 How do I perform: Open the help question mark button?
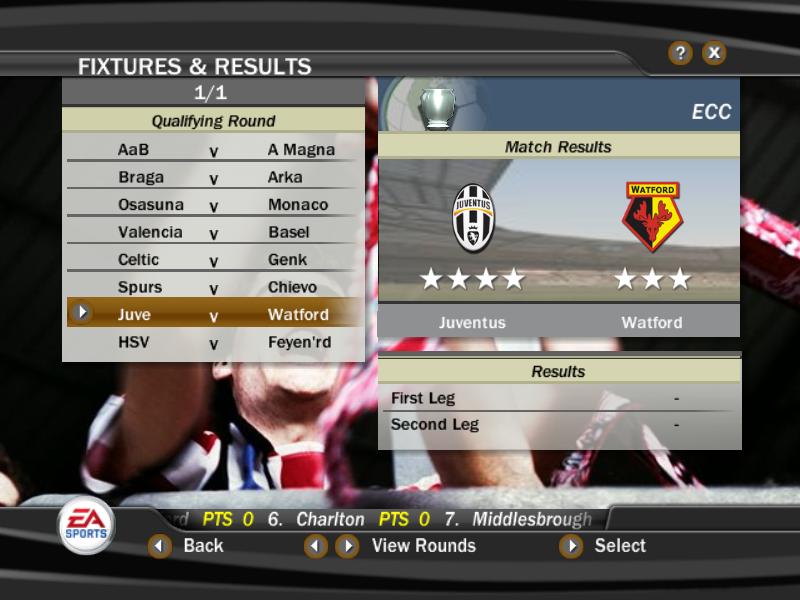click(680, 53)
